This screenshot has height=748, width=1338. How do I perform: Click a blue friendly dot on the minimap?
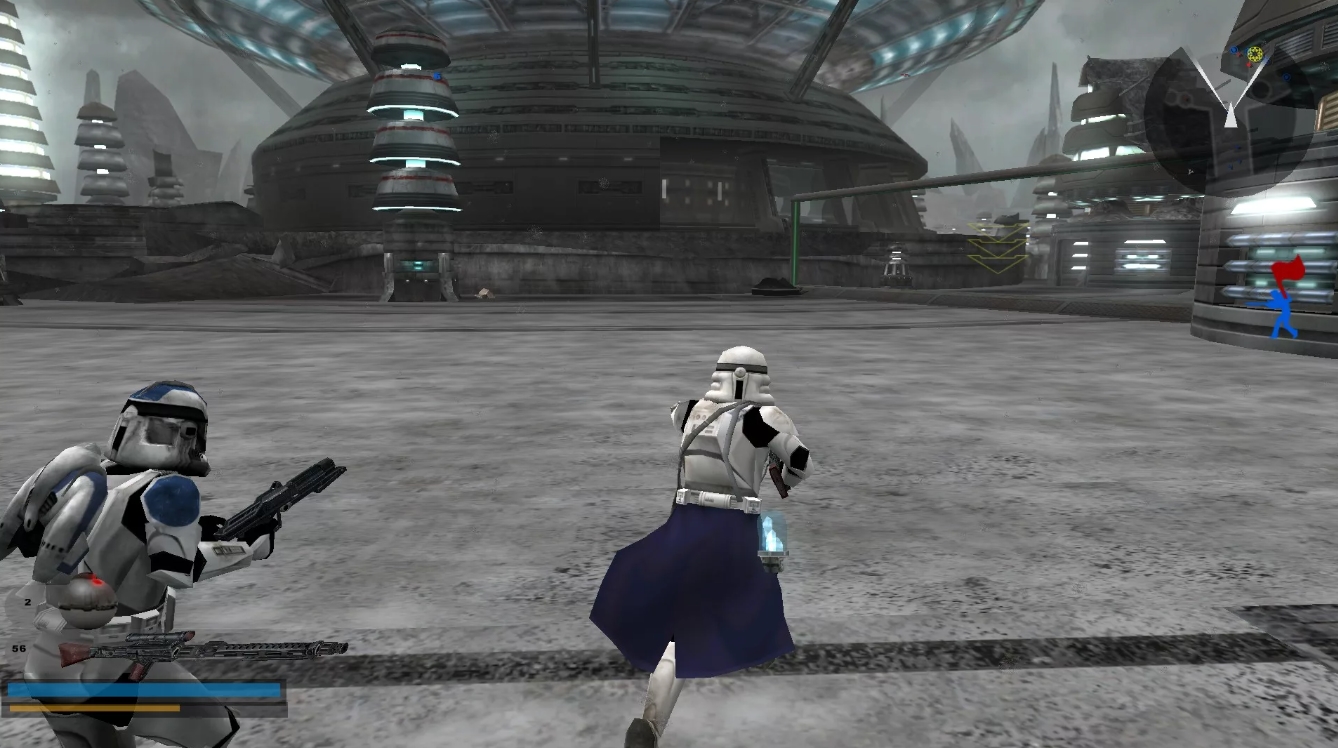point(1234,50)
